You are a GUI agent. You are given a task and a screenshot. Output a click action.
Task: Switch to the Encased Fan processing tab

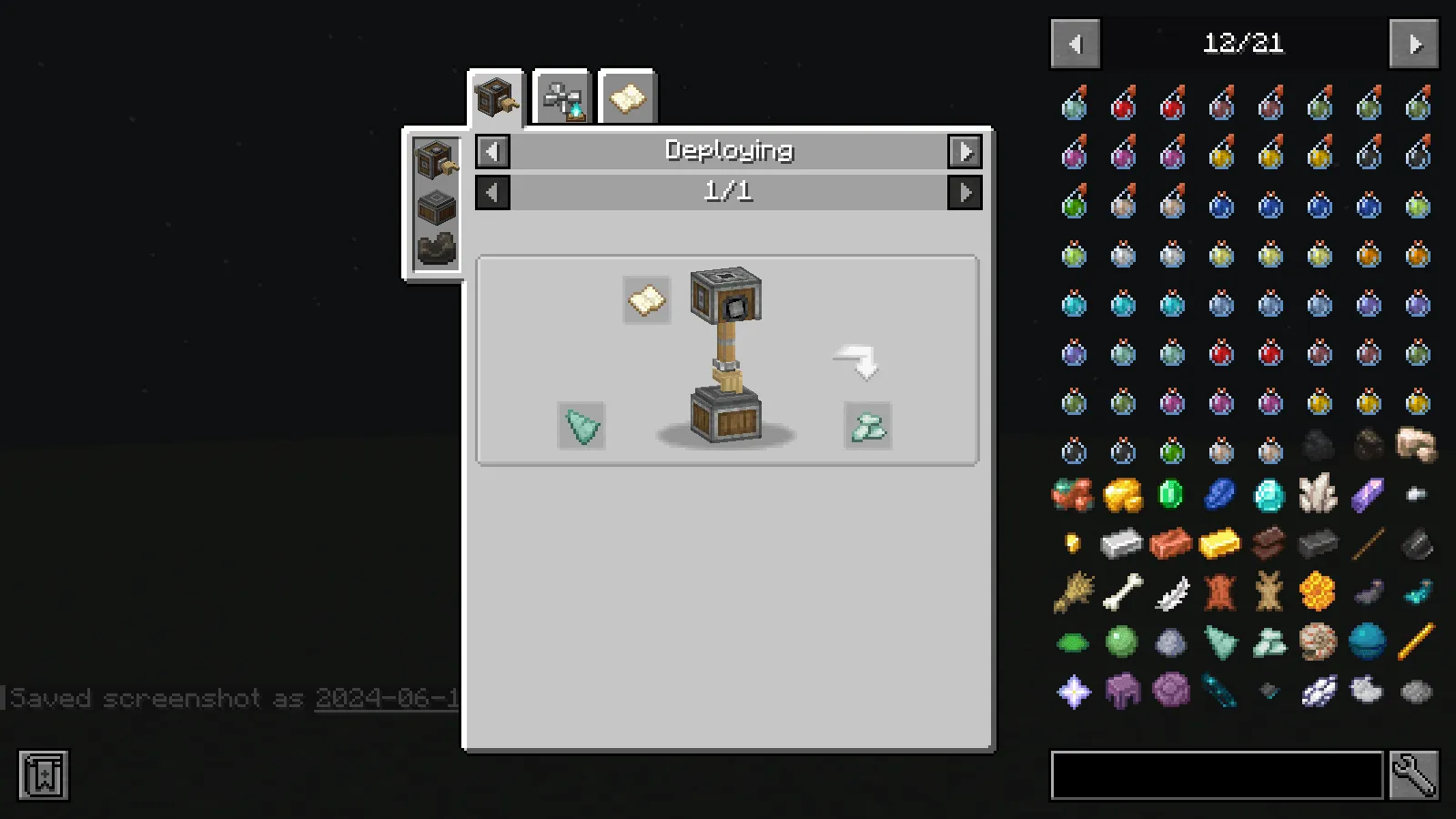(x=562, y=97)
